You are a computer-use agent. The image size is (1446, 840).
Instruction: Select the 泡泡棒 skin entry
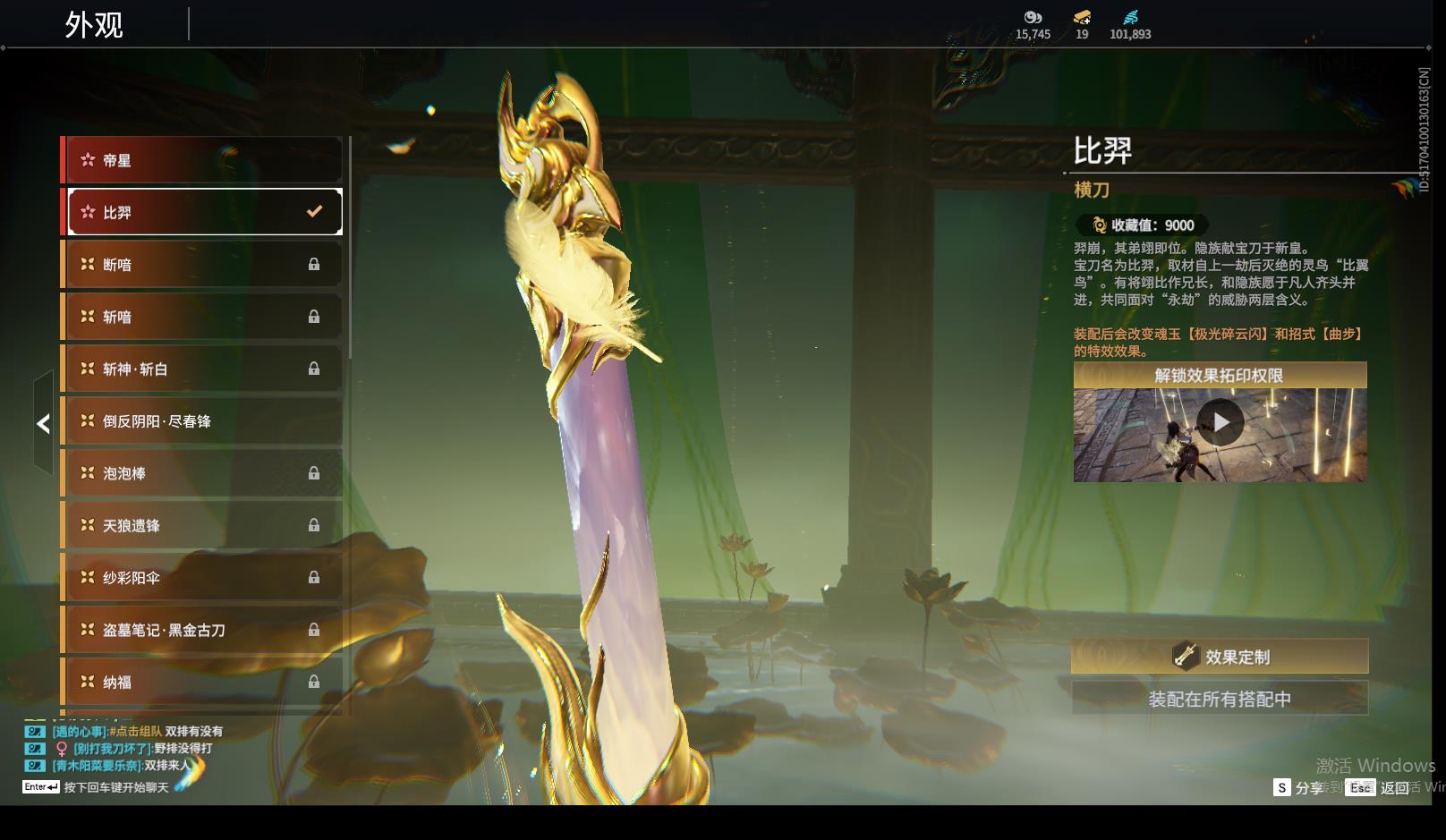click(202, 473)
